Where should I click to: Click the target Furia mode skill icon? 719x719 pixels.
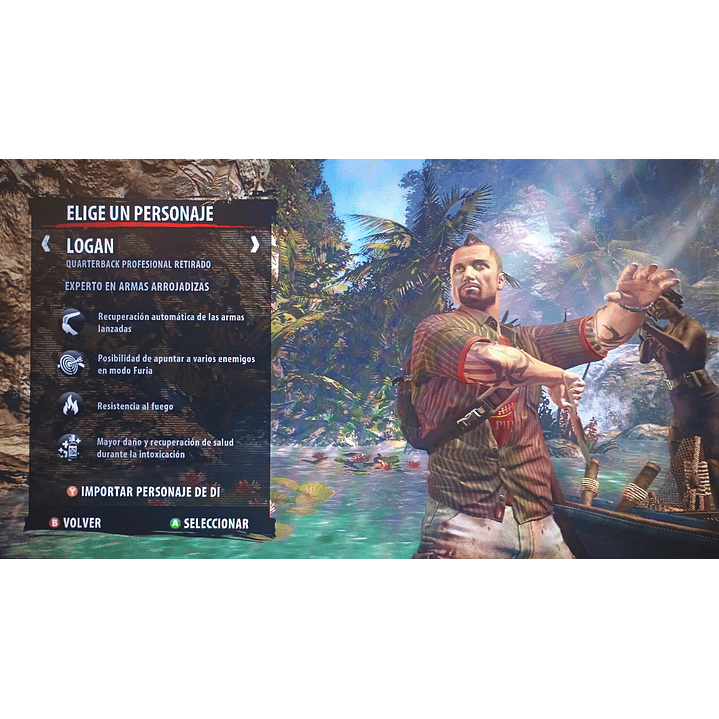coord(71,363)
